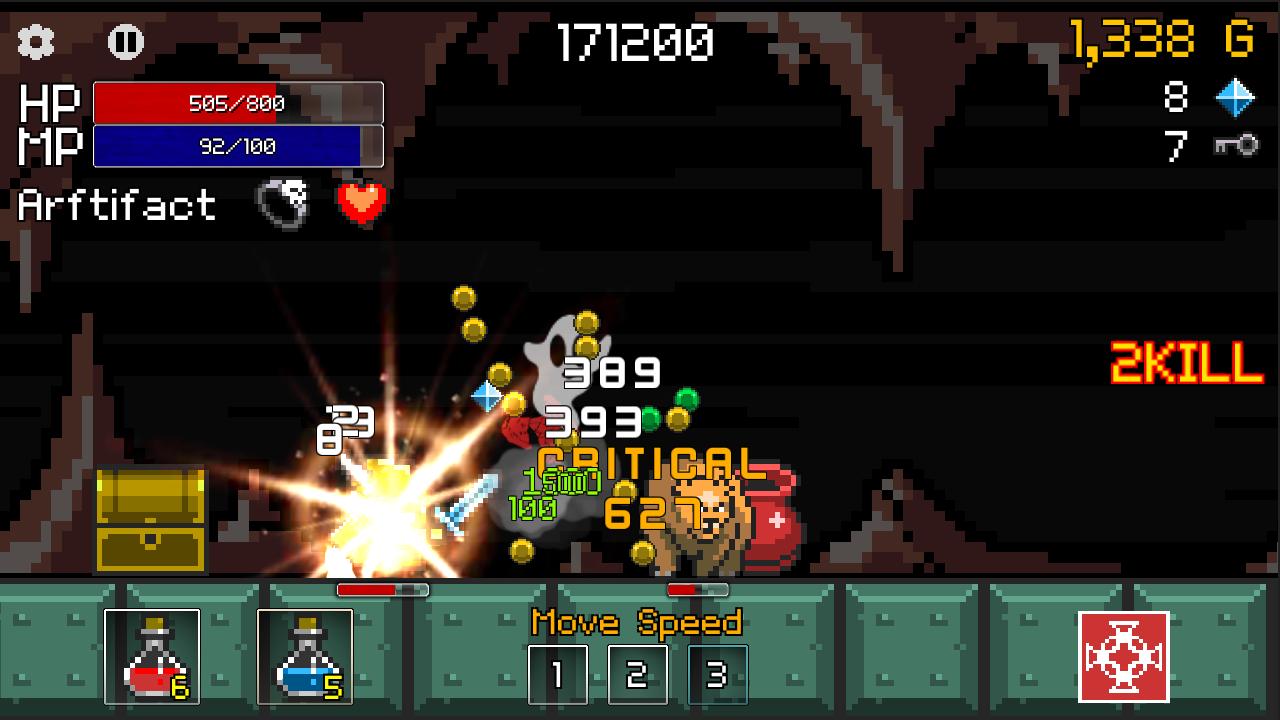Image resolution: width=1280 pixels, height=720 pixels.
Task: Select Move Speed 2
Action: (637, 675)
